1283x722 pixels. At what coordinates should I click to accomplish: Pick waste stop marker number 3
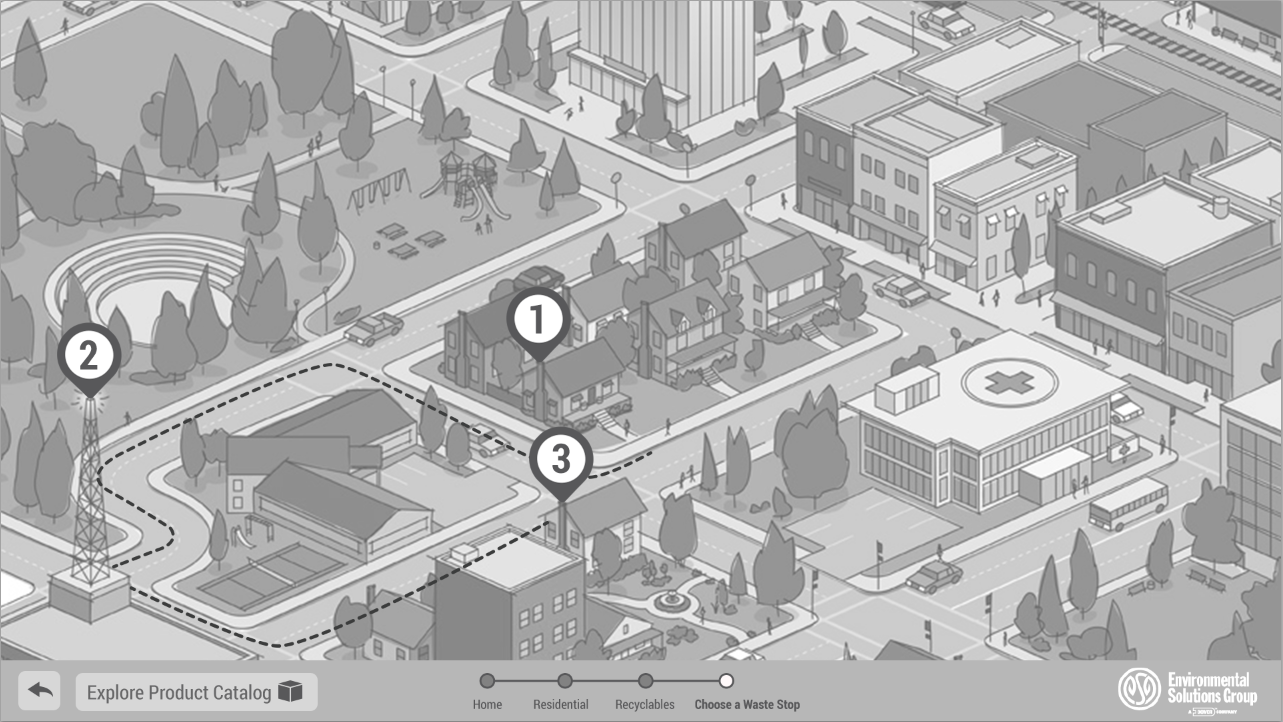click(x=561, y=460)
